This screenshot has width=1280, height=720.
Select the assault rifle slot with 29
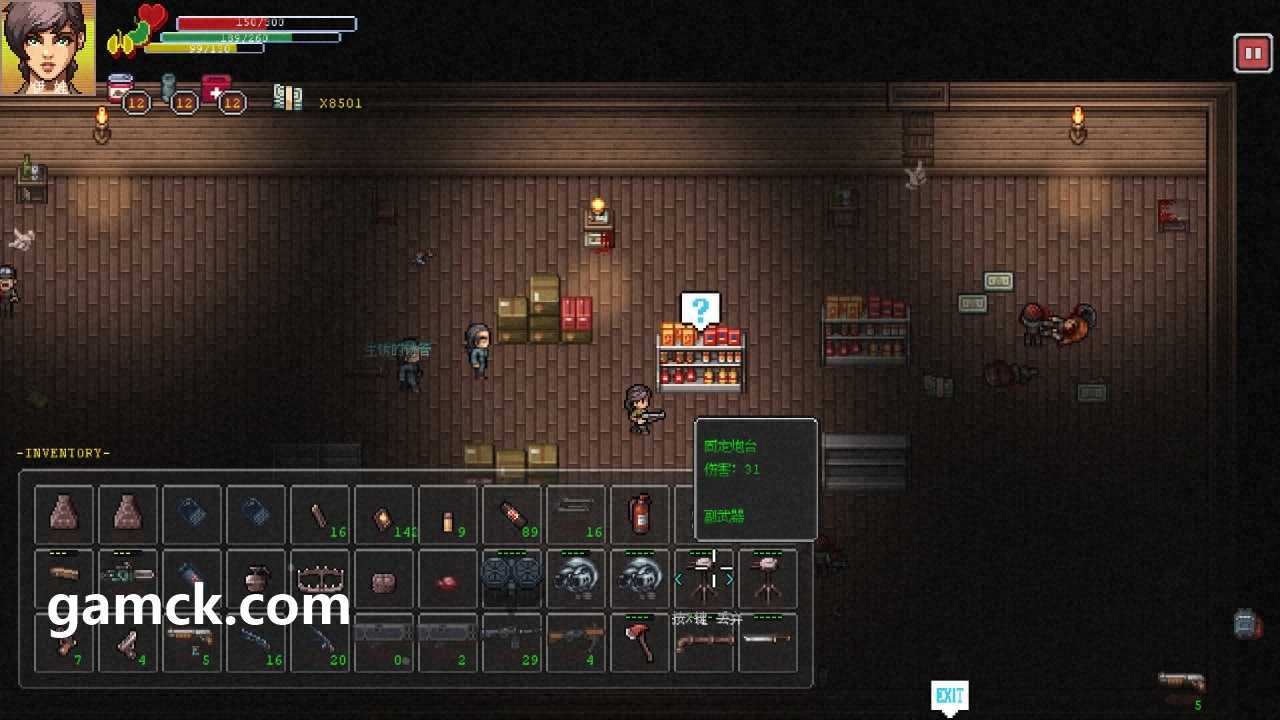(x=512, y=642)
